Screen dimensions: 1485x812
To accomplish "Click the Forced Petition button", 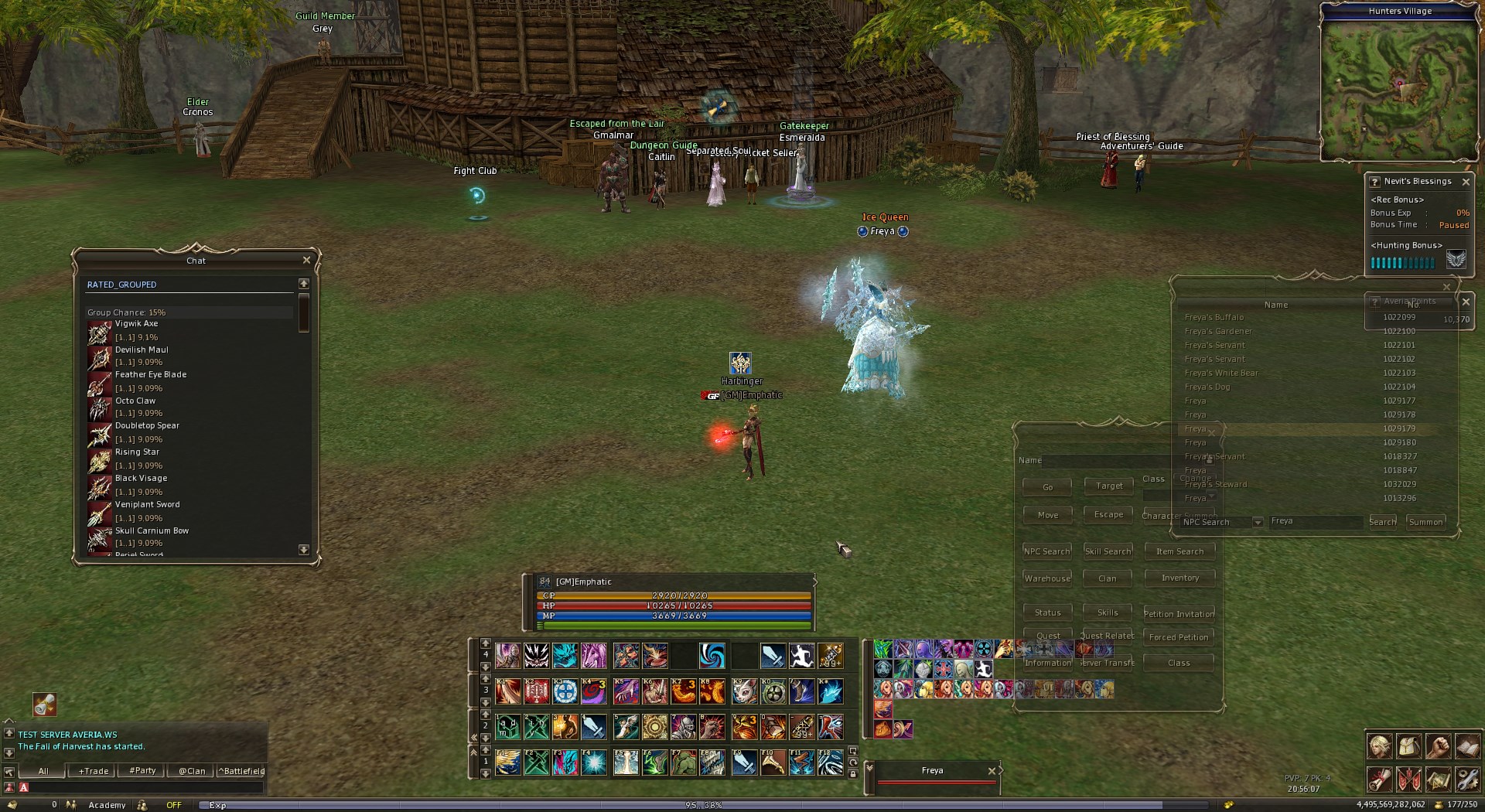I will (1179, 637).
